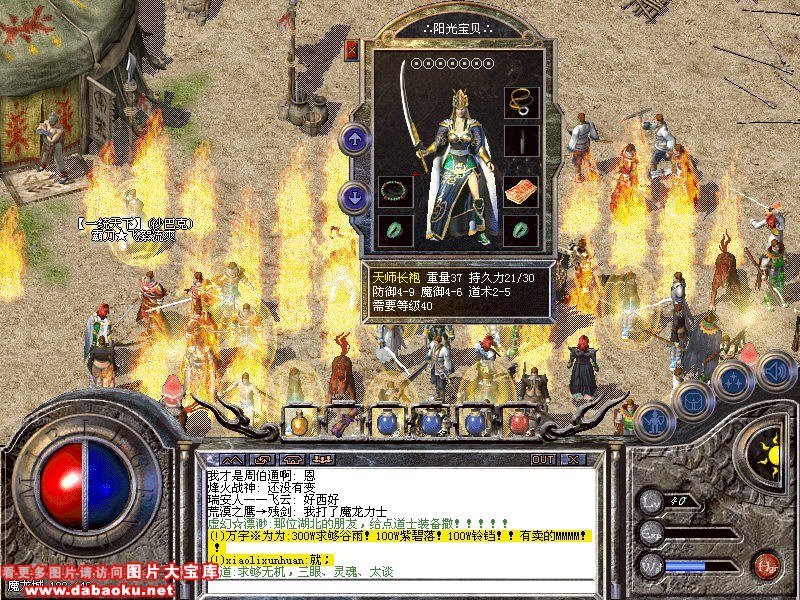This screenshot has width=800, height=600.
Task: Click the mountain icon button above chat
Action: point(294,459)
